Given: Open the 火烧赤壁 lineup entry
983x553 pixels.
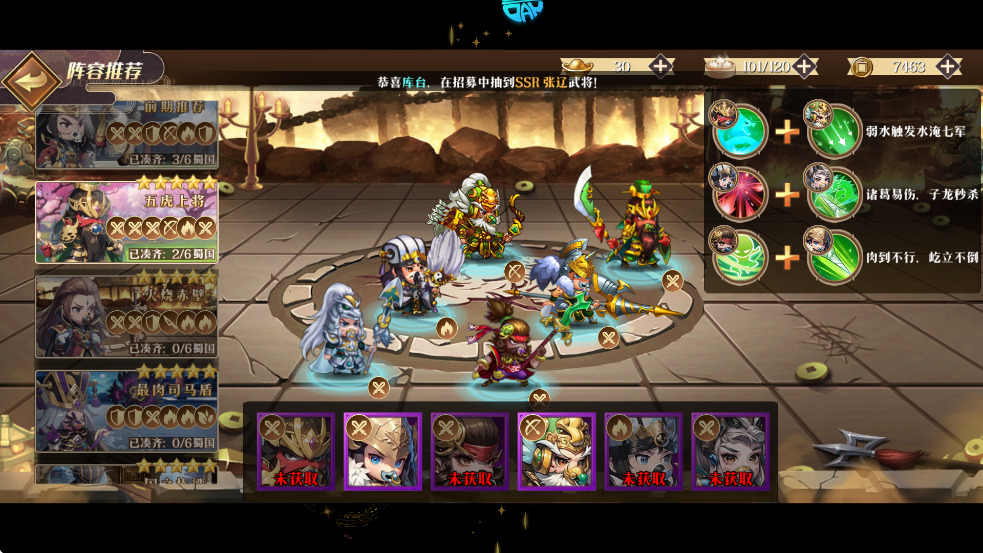Looking at the screenshot, I should point(127,312).
